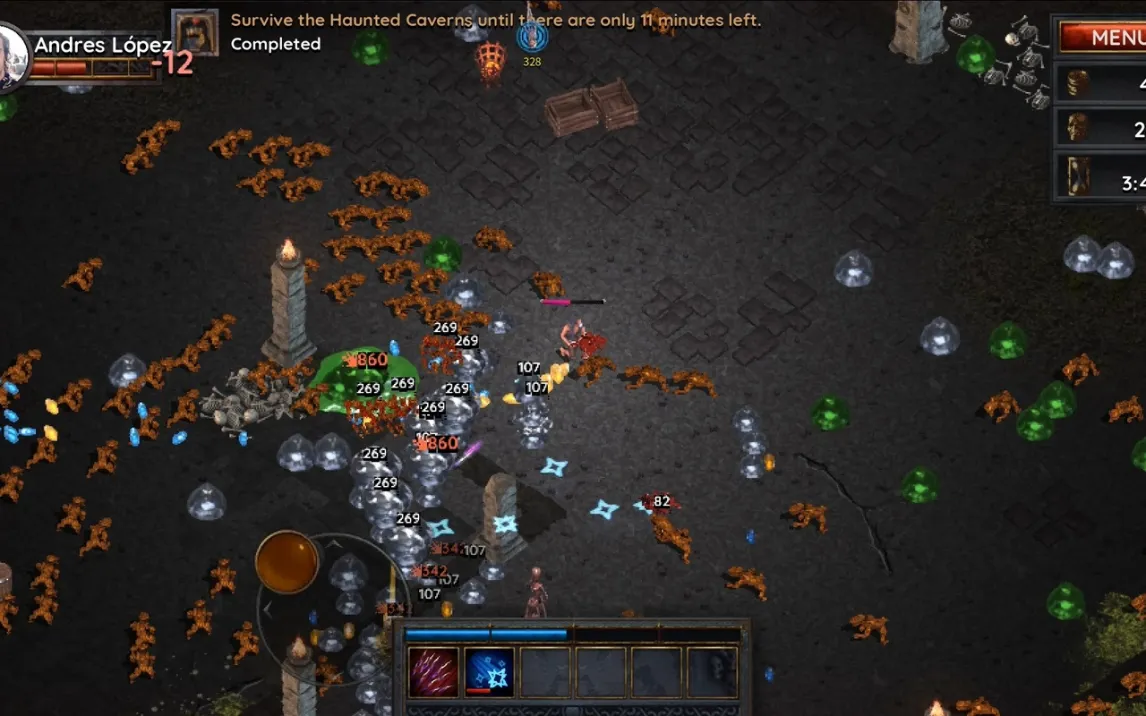Tap the orange virtual joystick knob
1146x716 pixels.
coord(287,562)
